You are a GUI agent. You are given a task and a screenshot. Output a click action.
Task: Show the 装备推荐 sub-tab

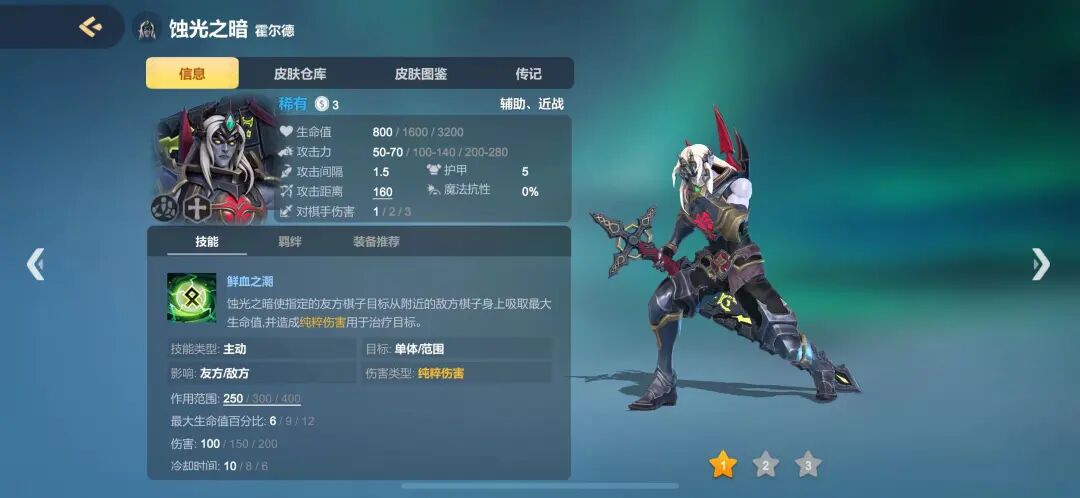click(376, 241)
